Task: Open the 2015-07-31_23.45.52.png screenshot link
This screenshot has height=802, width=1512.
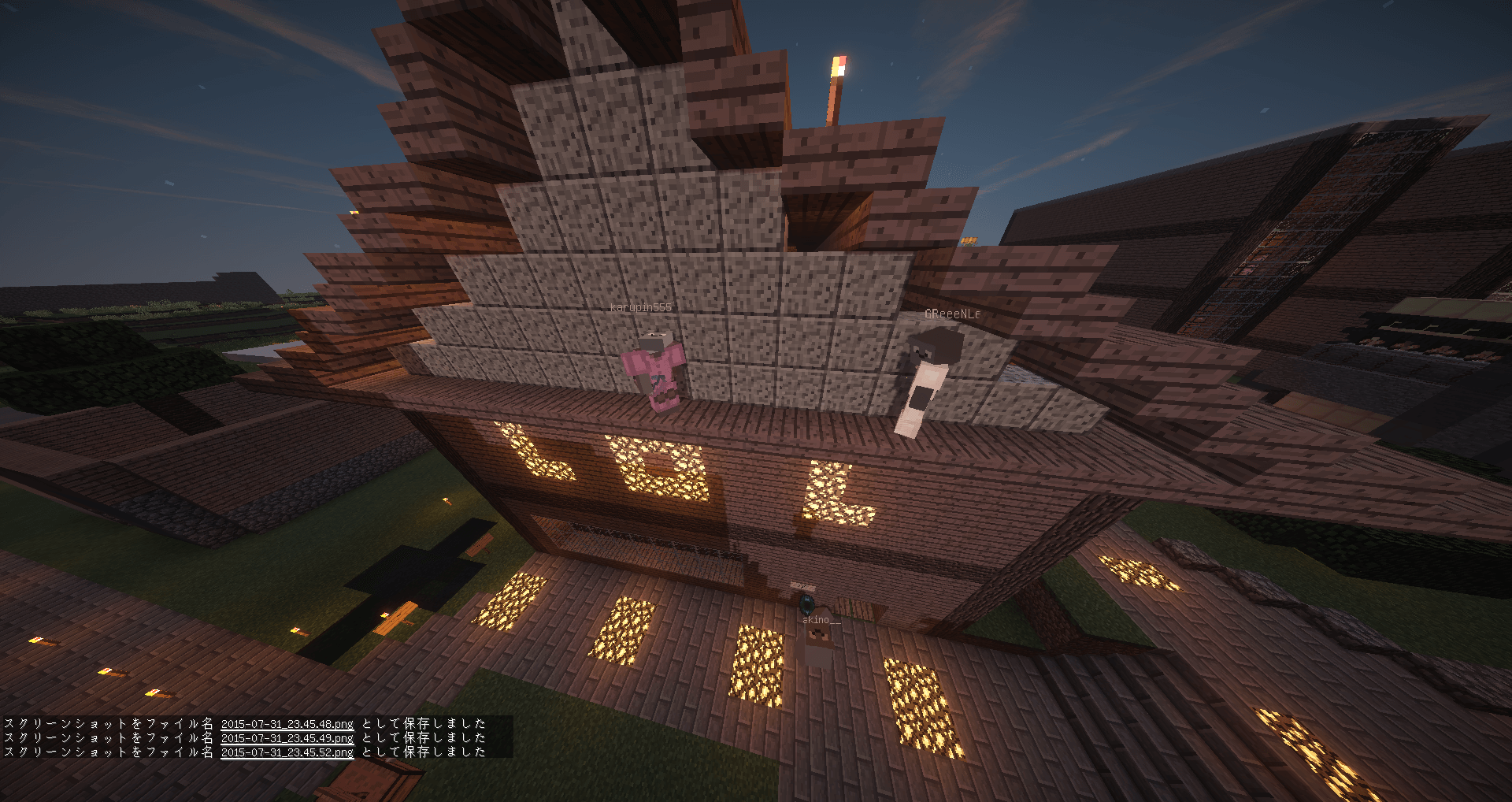Action: [287, 752]
